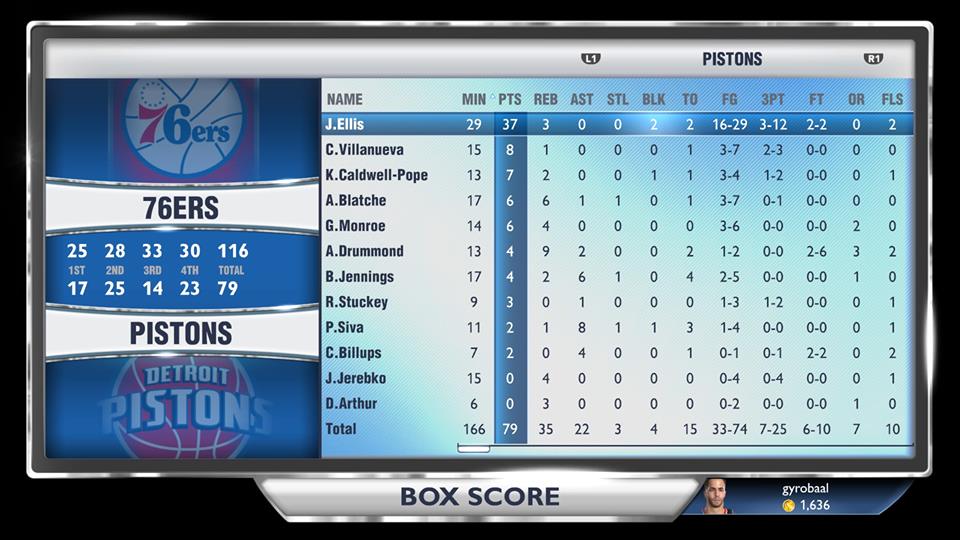
Task: Select the J.Ellis player row
Action: click(x=344, y=125)
